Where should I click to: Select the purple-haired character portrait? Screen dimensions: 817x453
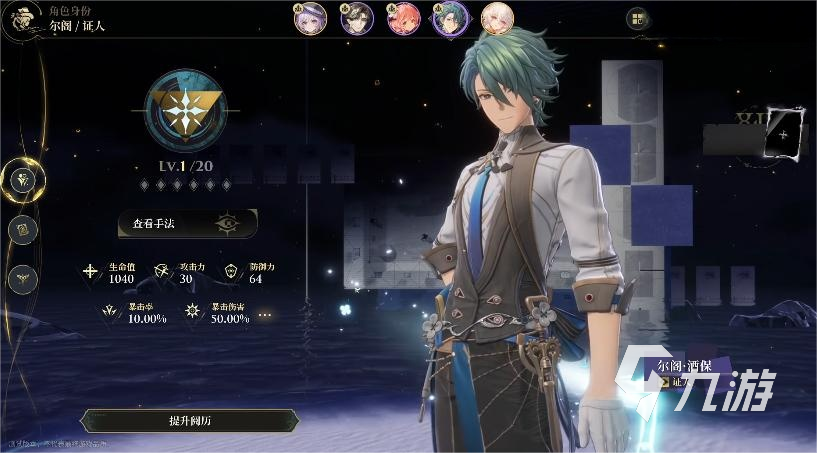pyautogui.click(x=311, y=17)
